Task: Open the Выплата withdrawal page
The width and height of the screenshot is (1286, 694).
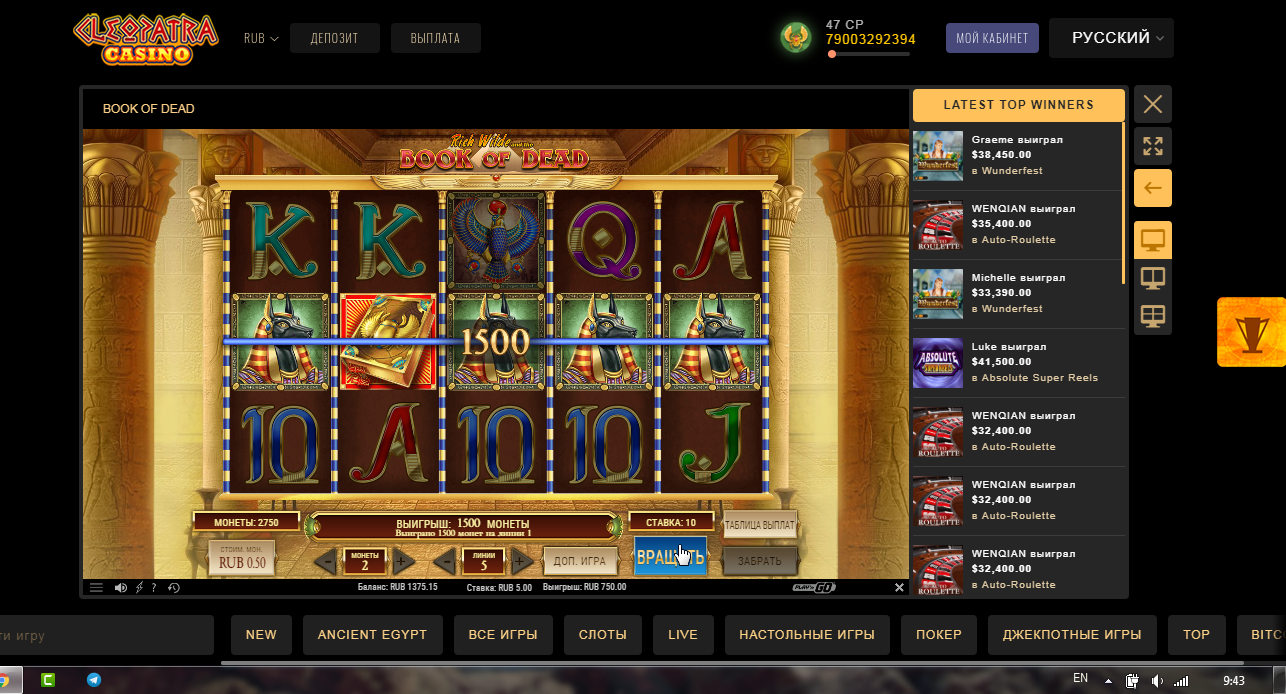Action: point(435,39)
